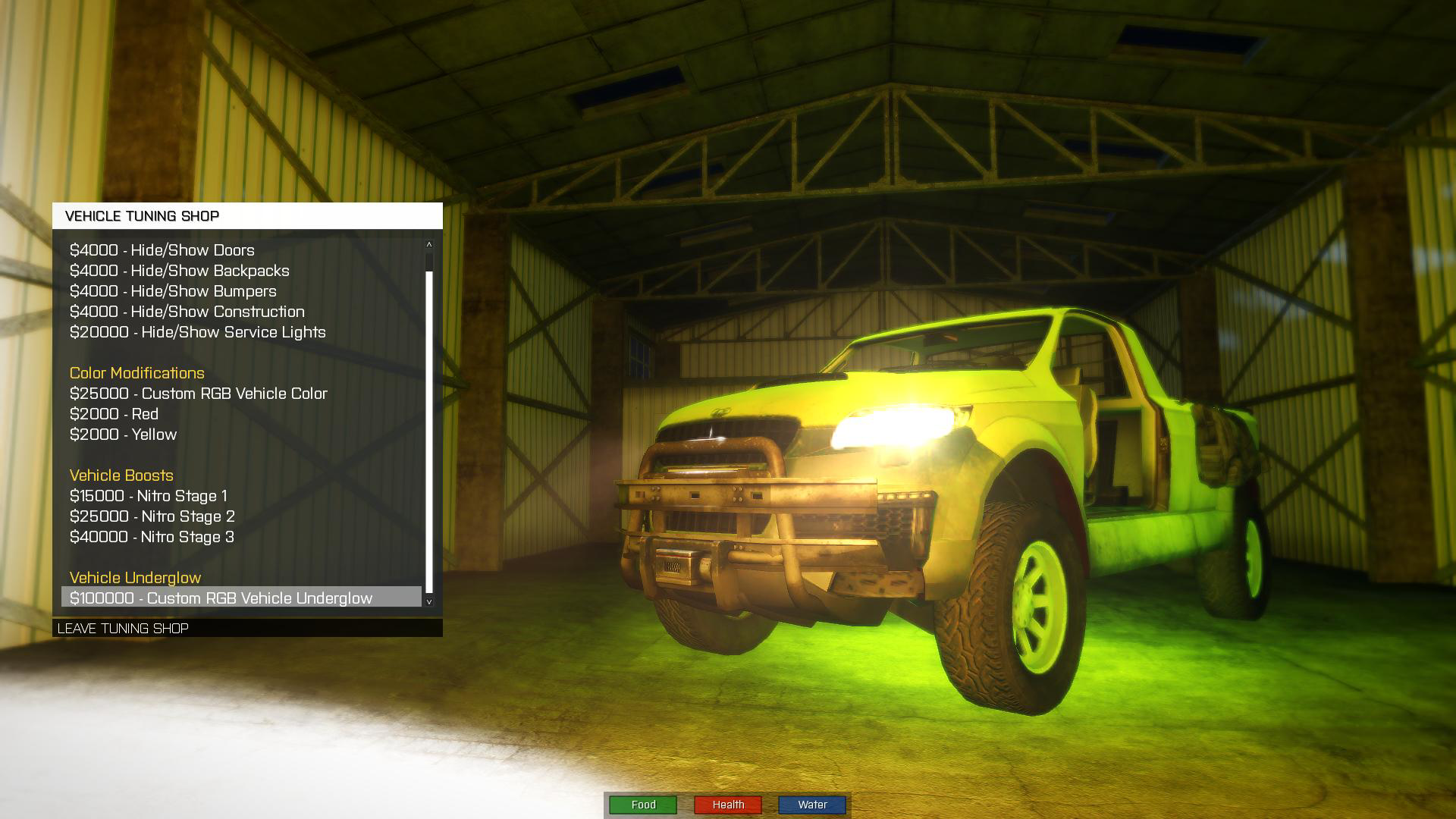The height and width of the screenshot is (819, 1456).
Task: Pick Nitro Stage 3 for $40000
Action: point(152,537)
